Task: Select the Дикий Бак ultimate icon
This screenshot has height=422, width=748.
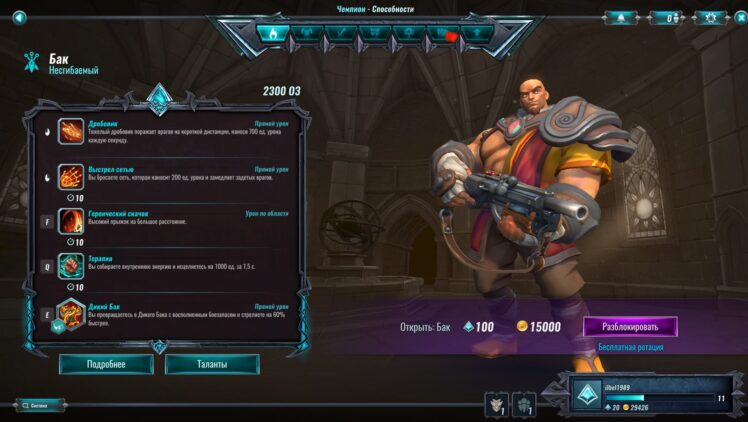Action: pos(70,312)
